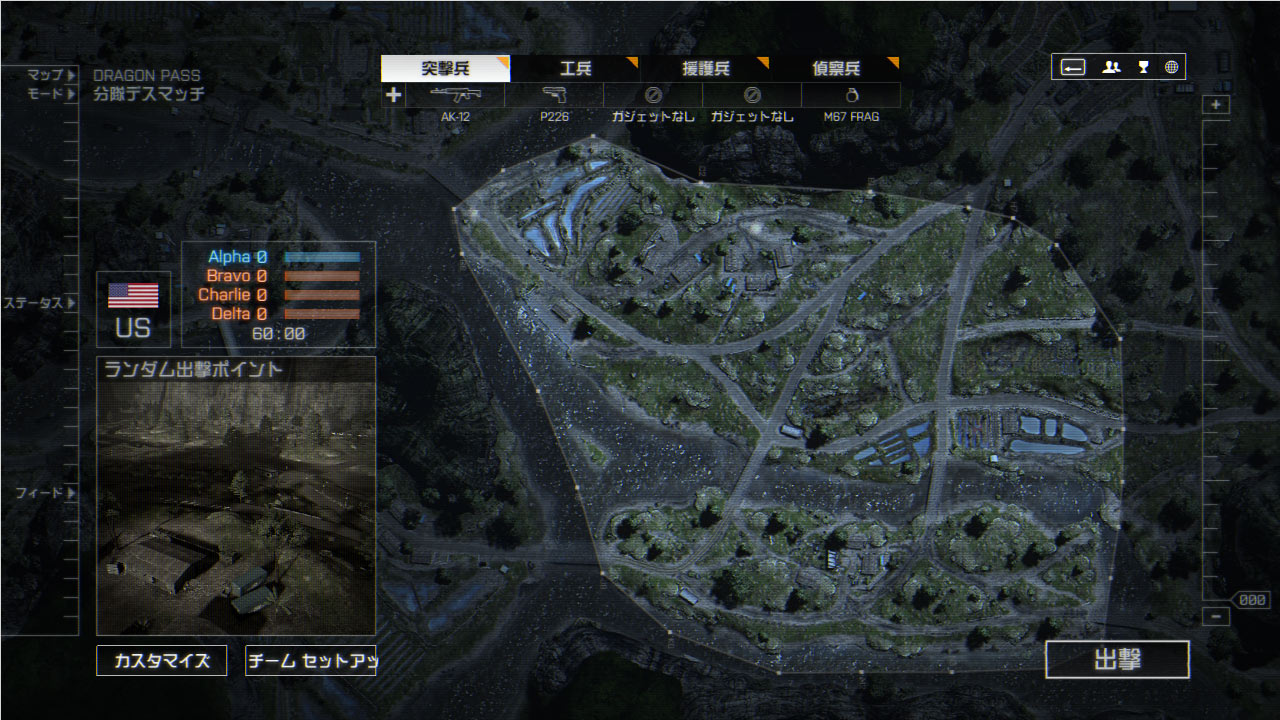Image resolution: width=1280 pixels, height=720 pixels.
Task: Open the チーム セットアップ team setup
Action: (311, 661)
